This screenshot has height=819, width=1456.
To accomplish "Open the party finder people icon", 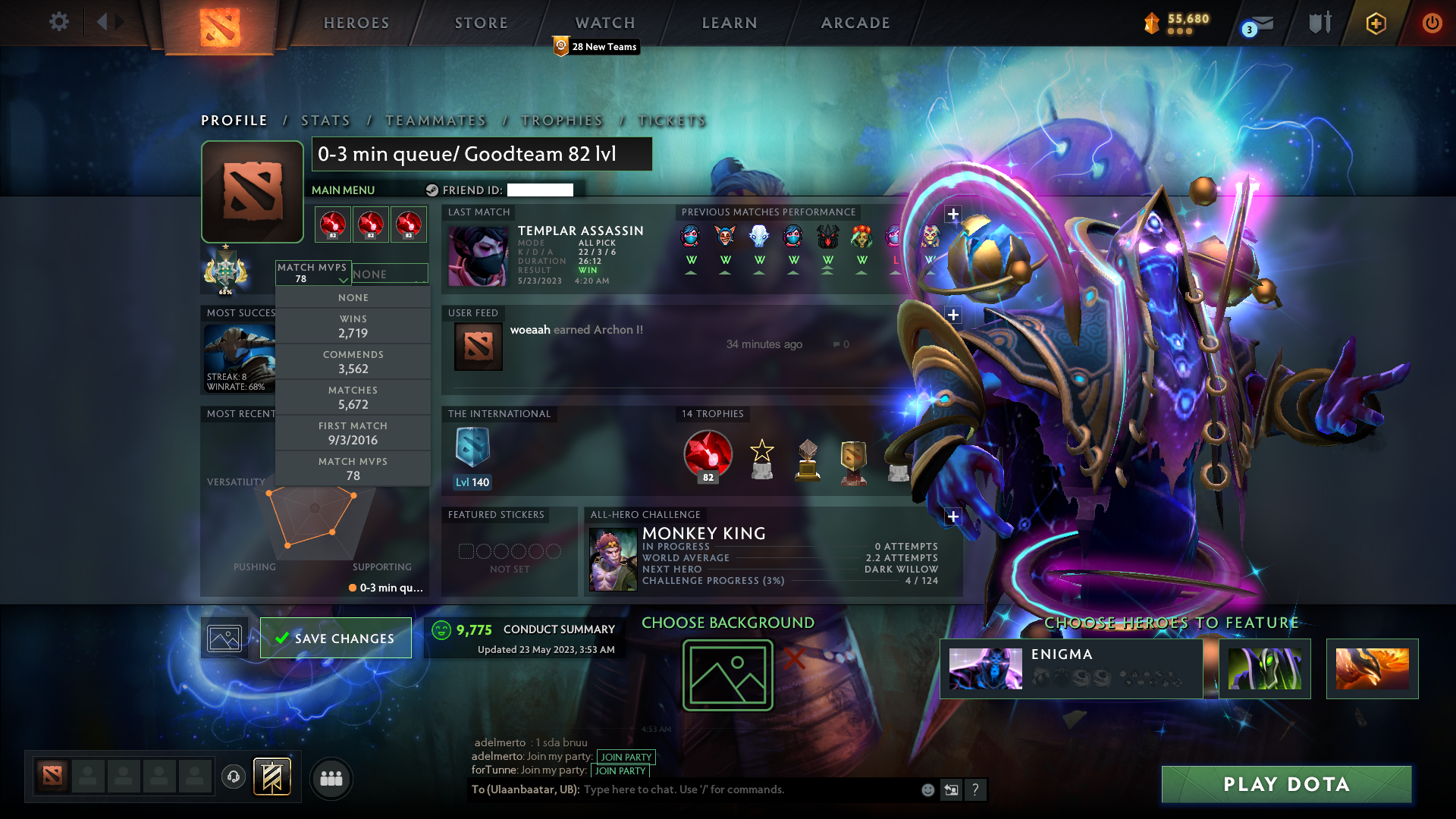I will 331,778.
